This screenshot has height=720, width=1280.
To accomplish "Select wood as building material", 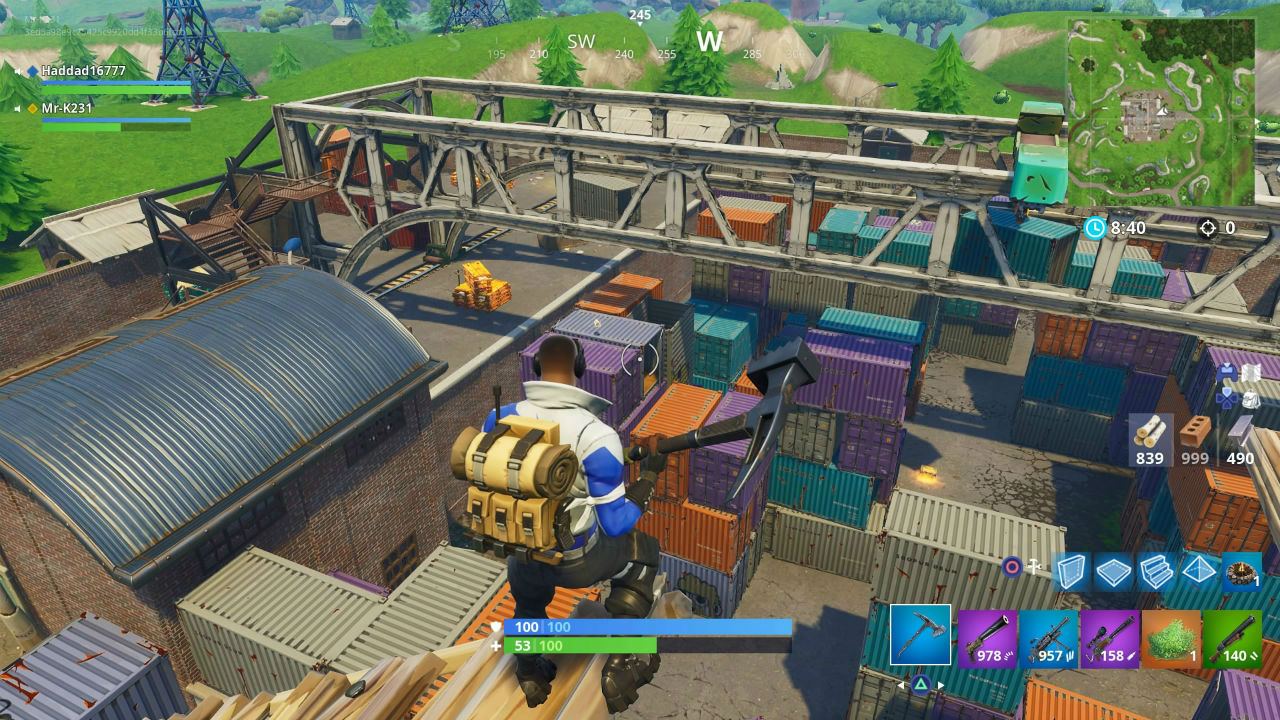I will (1150, 438).
